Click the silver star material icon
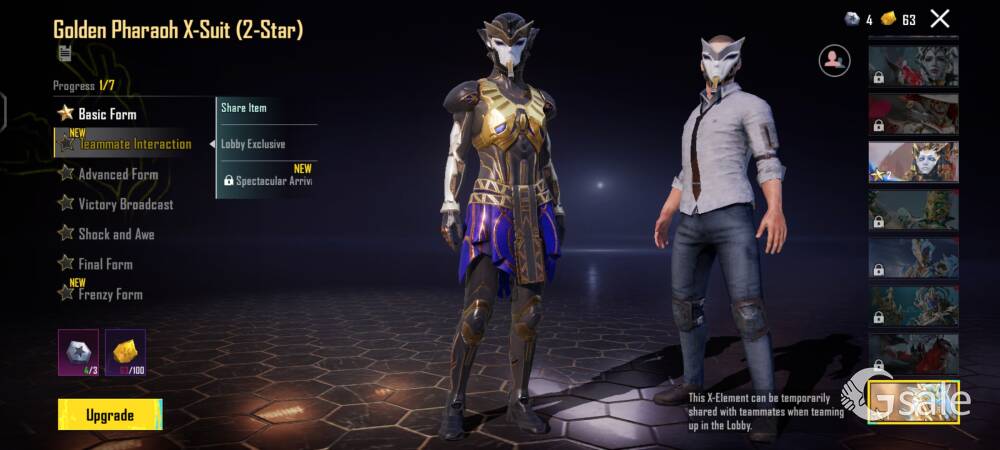Viewport: 1000px width, 450px height. (x=78, y=352)
